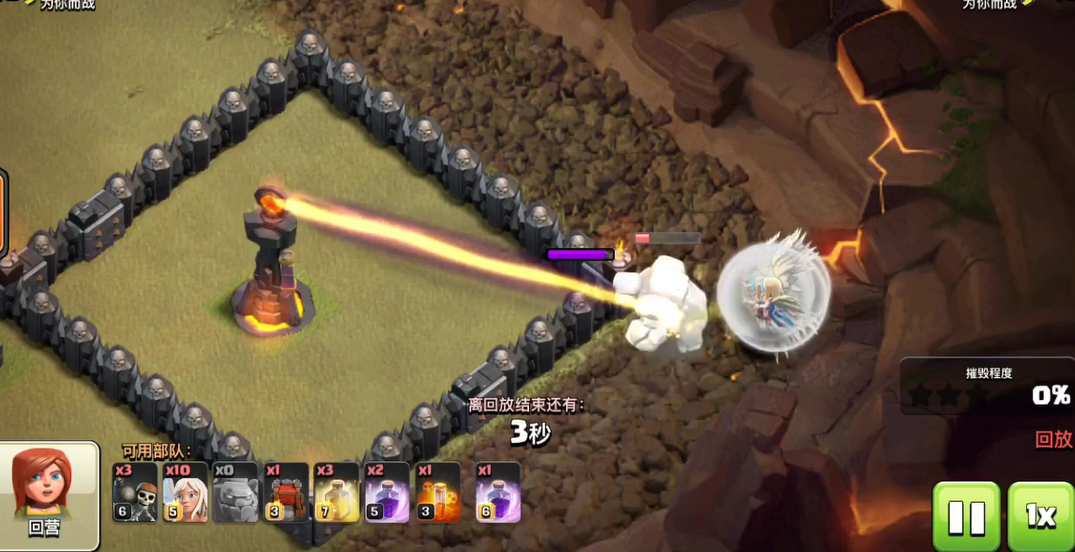Viewport: 1075px width, 552px height.
Task: Pick the red siege machine slot
Action: [286, 492]
